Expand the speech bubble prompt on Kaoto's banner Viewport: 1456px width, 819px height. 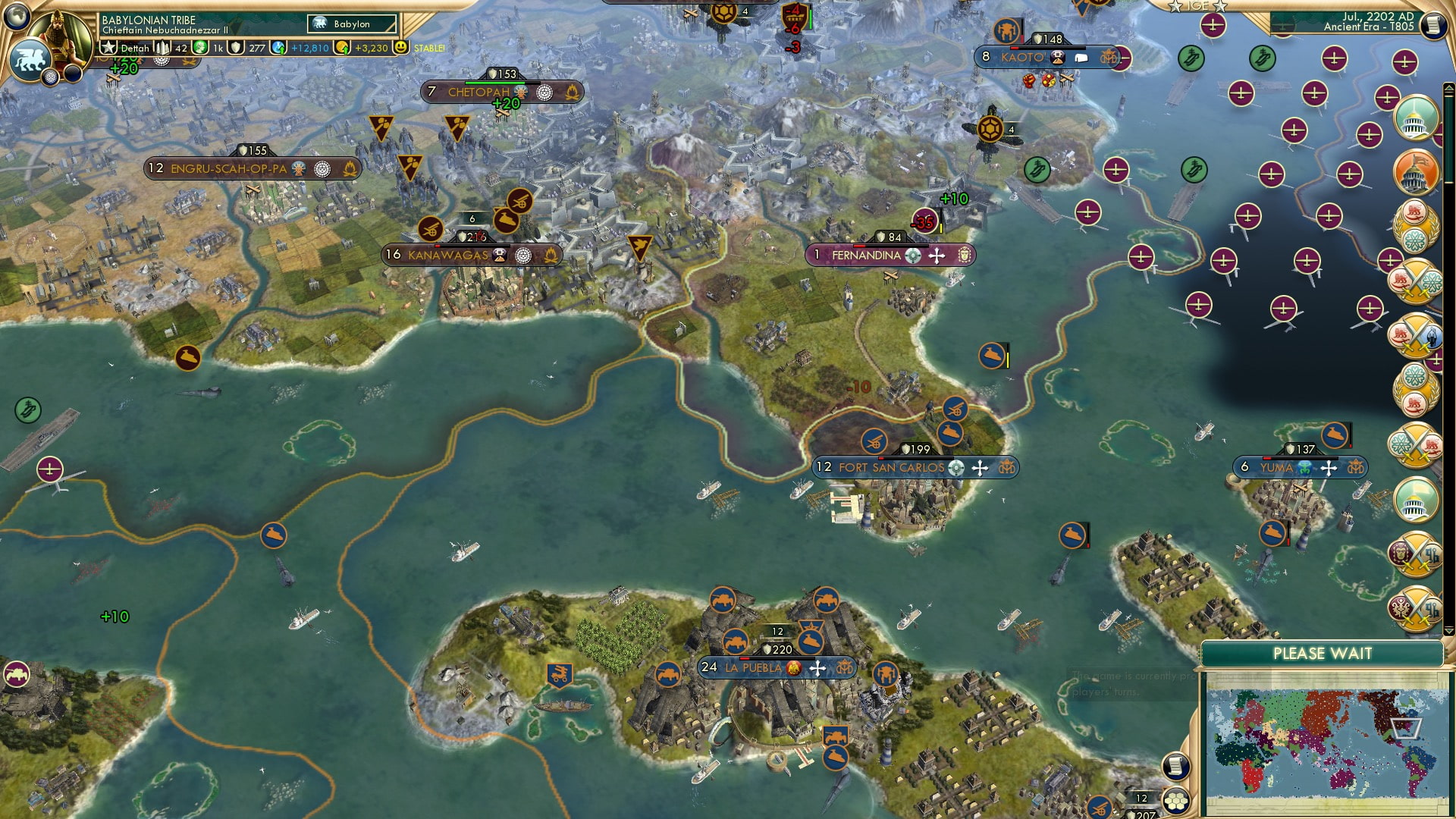click(1081, 58)
